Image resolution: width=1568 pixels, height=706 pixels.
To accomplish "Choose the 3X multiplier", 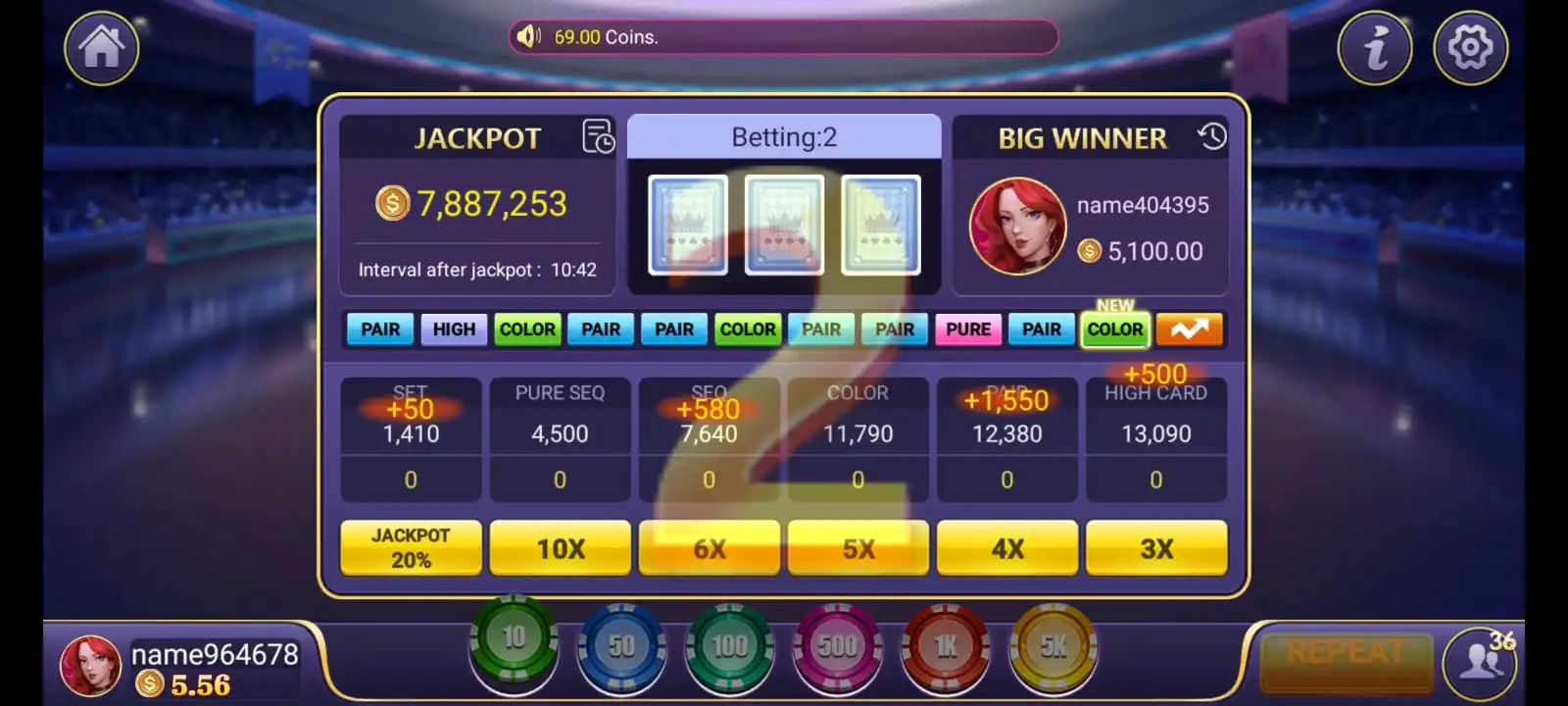I will click(1156, 548).
